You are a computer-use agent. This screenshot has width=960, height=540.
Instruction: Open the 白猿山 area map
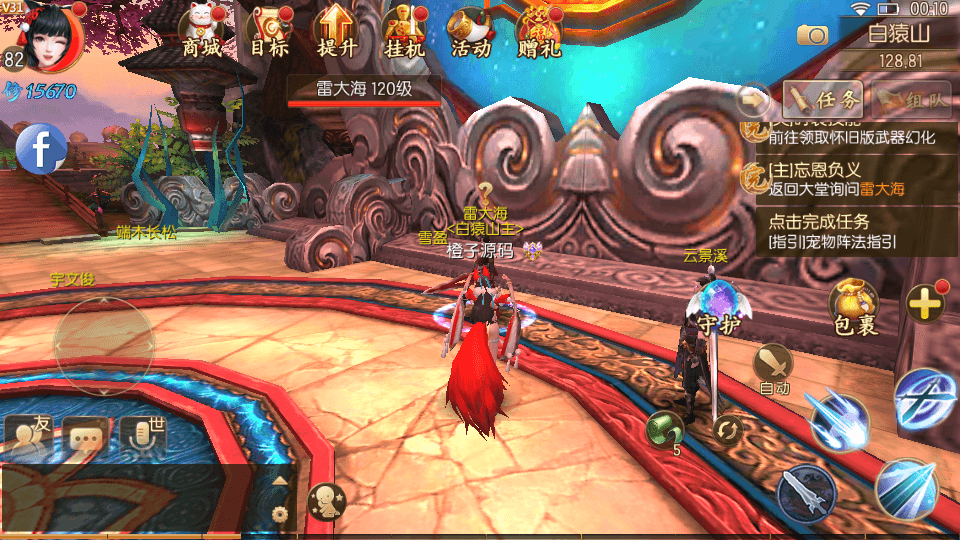click(898, 34)
